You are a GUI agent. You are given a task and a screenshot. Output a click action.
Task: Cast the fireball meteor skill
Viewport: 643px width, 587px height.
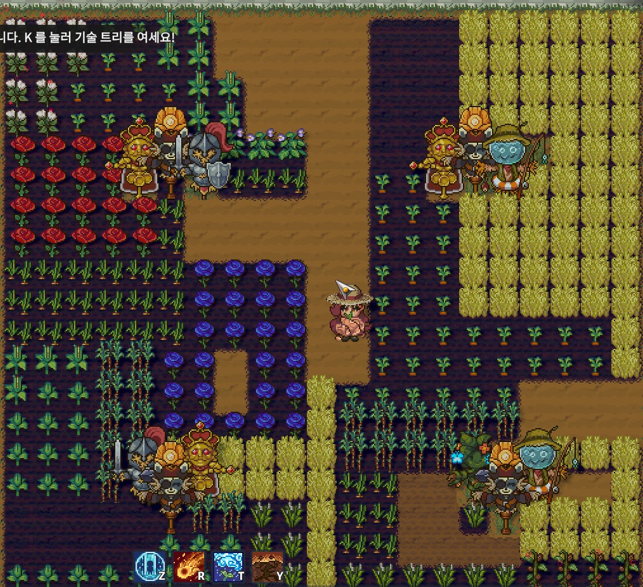(x=189, y=567)
